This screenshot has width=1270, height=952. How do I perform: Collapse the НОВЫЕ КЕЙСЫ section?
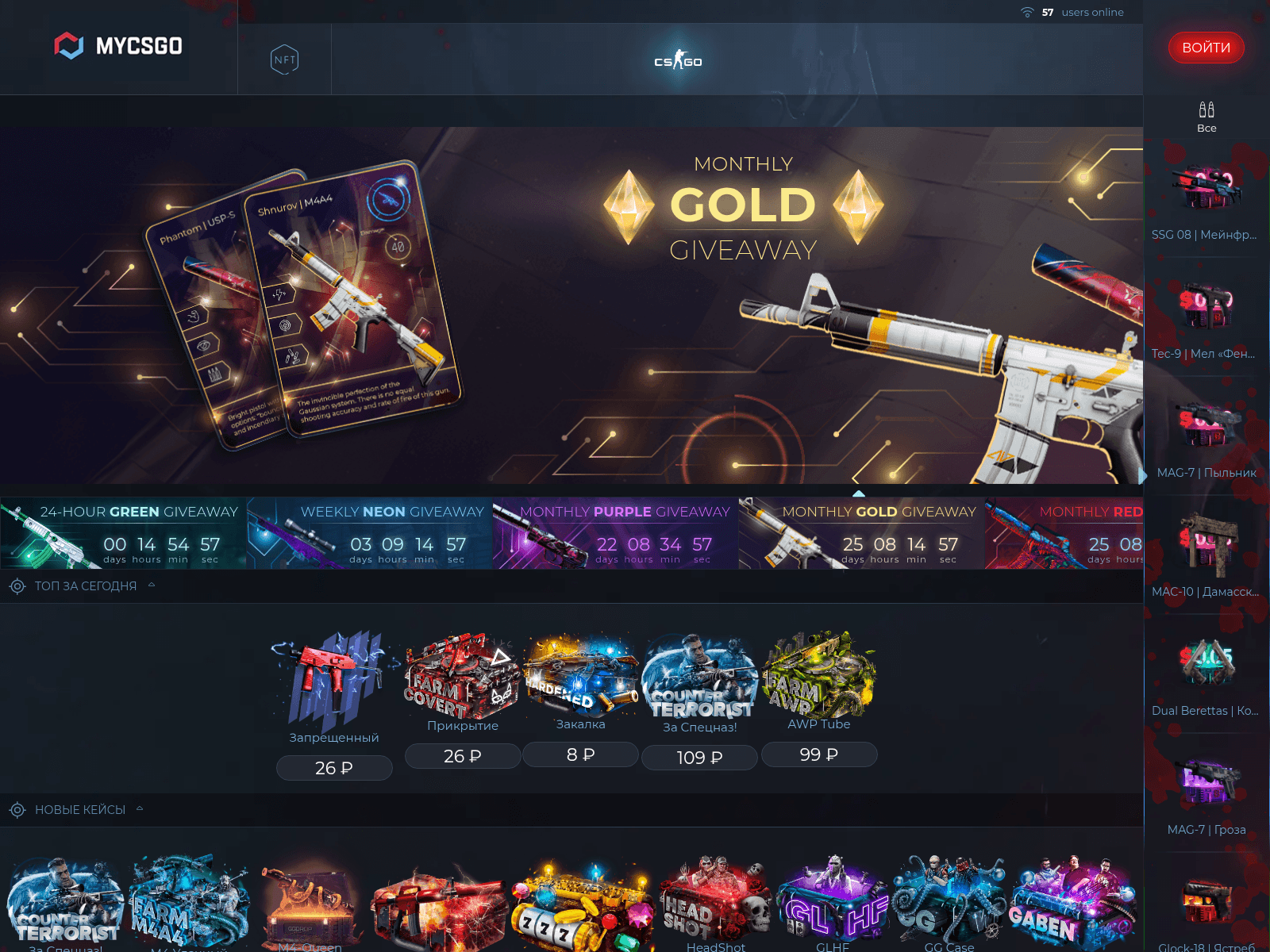[140, 808]
